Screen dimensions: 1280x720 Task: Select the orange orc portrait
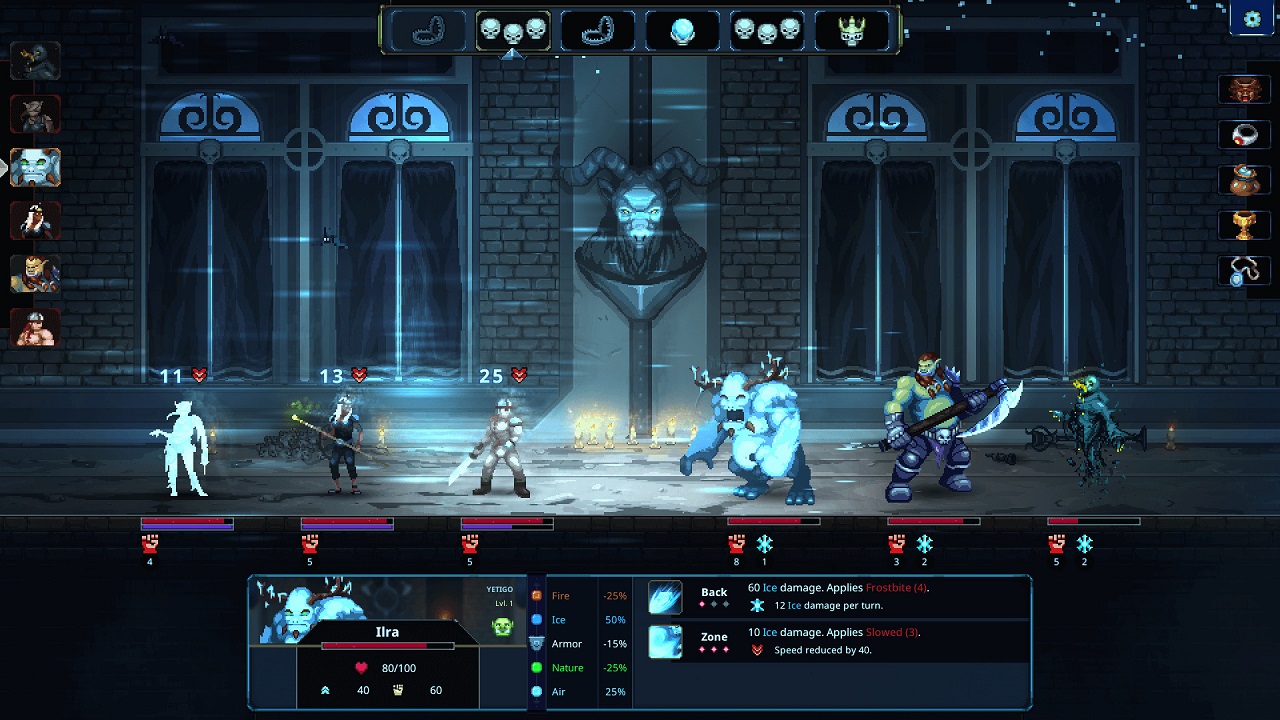35,274
